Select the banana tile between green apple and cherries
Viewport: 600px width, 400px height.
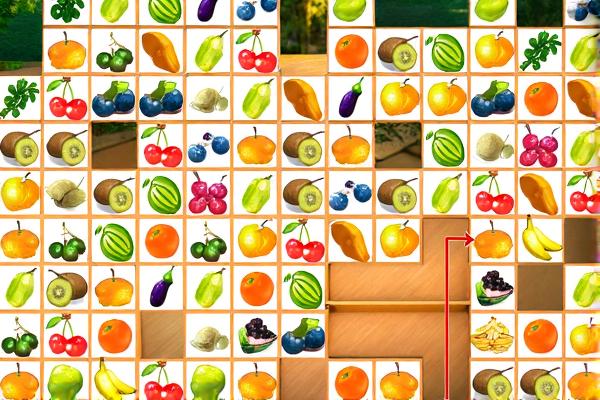coord(114,382)
